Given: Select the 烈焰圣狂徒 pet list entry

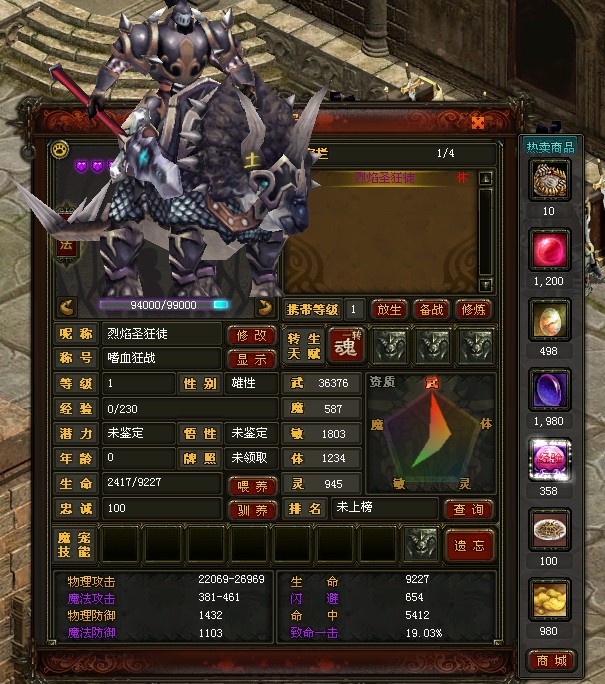Looking at the screenshot, I should 380,178.
